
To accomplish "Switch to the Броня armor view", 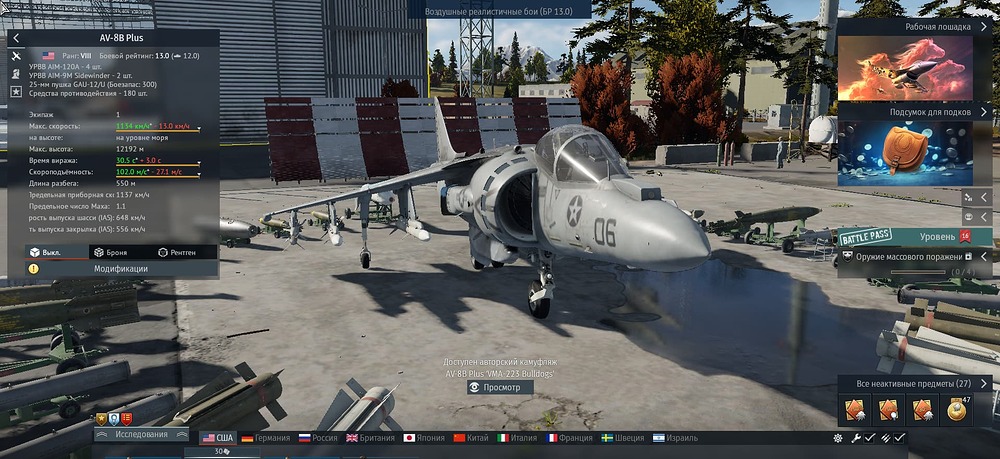I will tap(108, 252).
